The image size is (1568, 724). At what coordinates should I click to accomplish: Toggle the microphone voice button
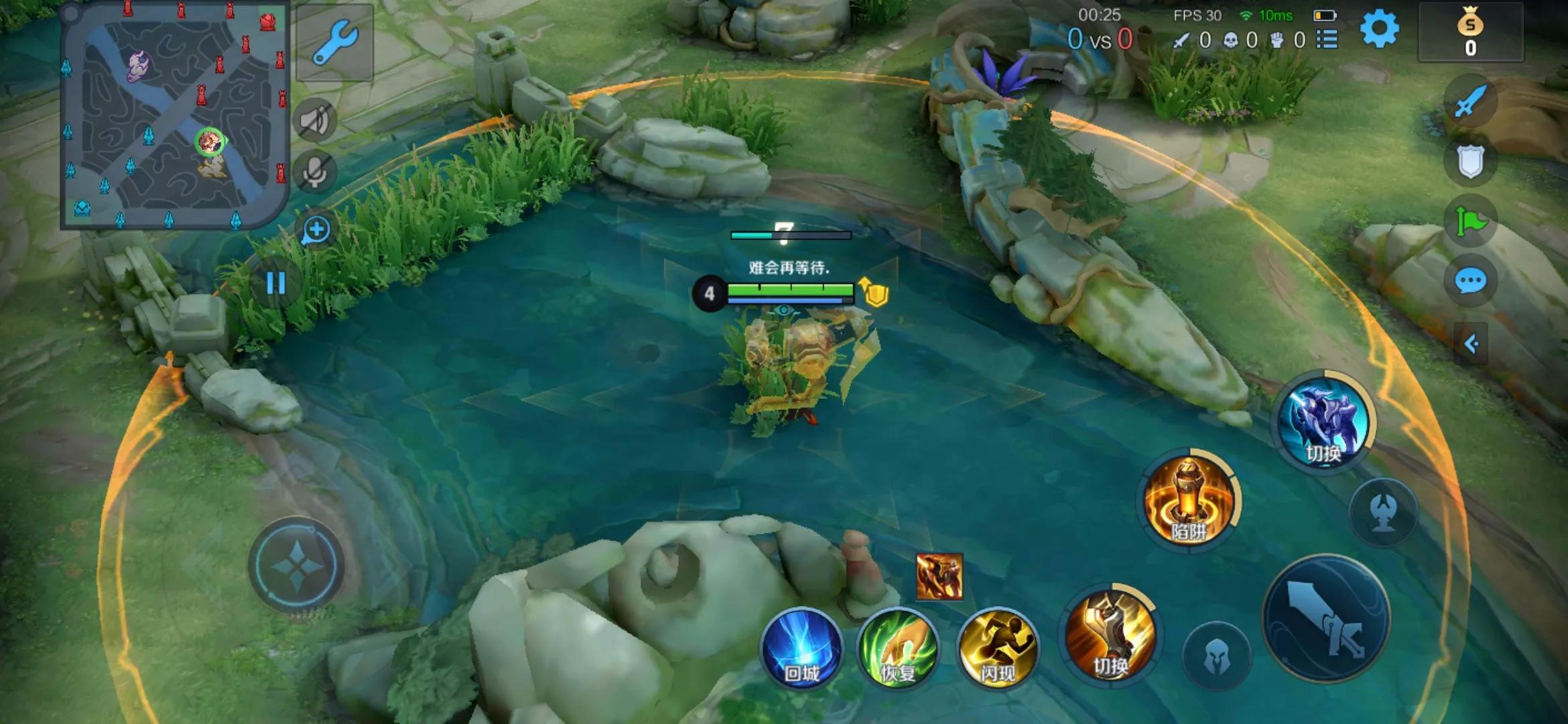[315, 172]
